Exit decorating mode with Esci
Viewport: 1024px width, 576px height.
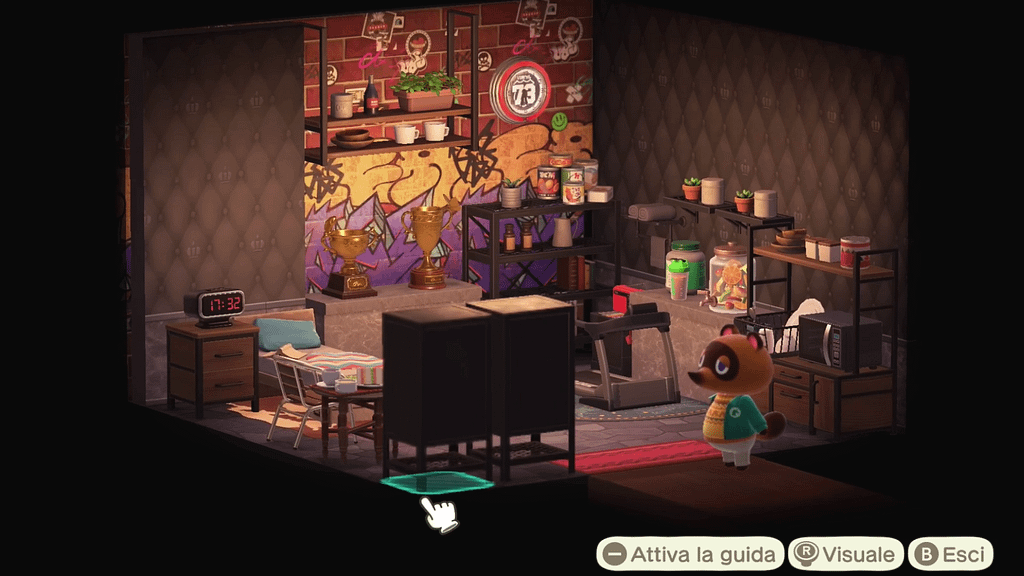point(951,554)
